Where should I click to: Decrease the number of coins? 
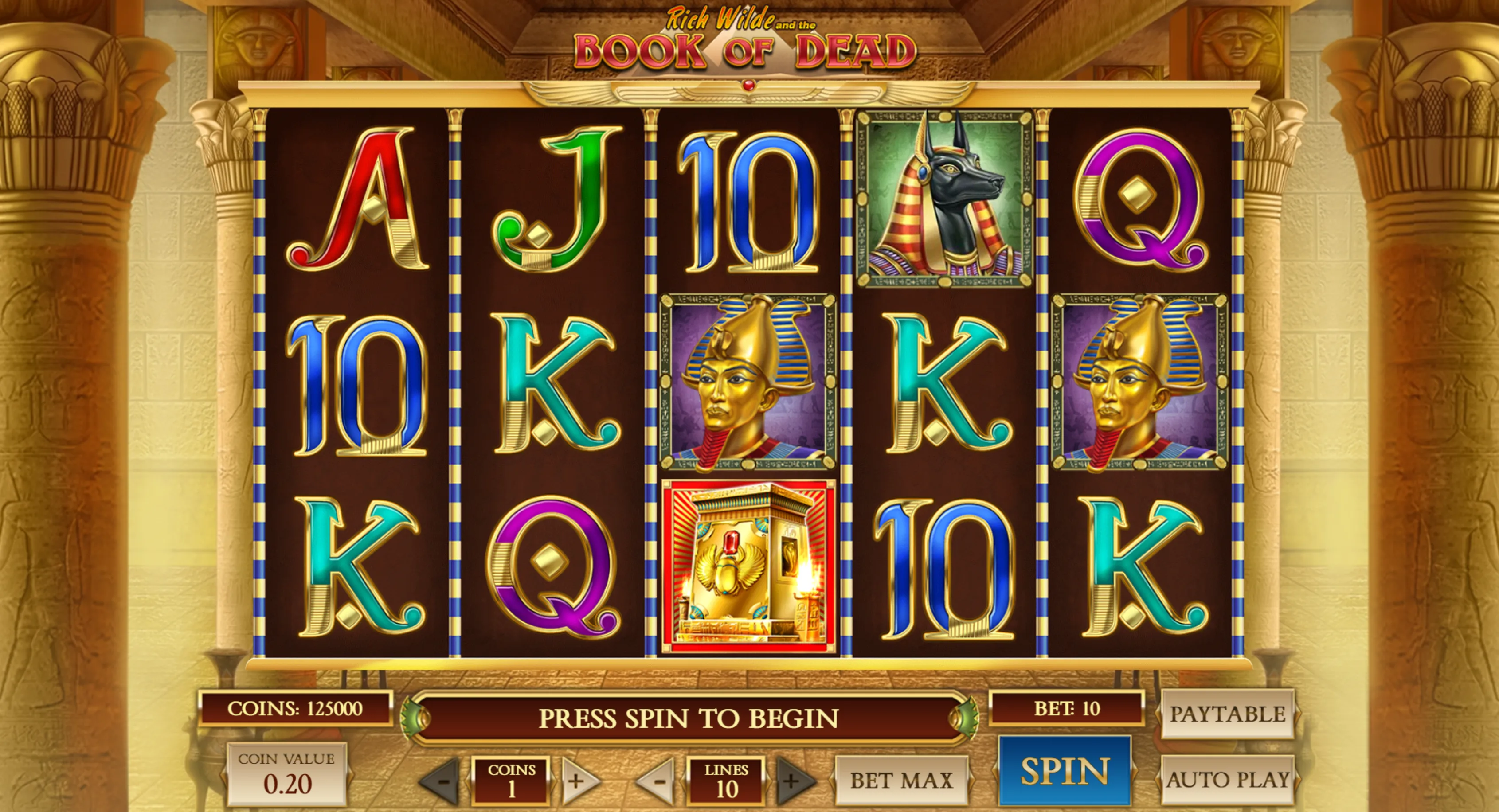442,781
